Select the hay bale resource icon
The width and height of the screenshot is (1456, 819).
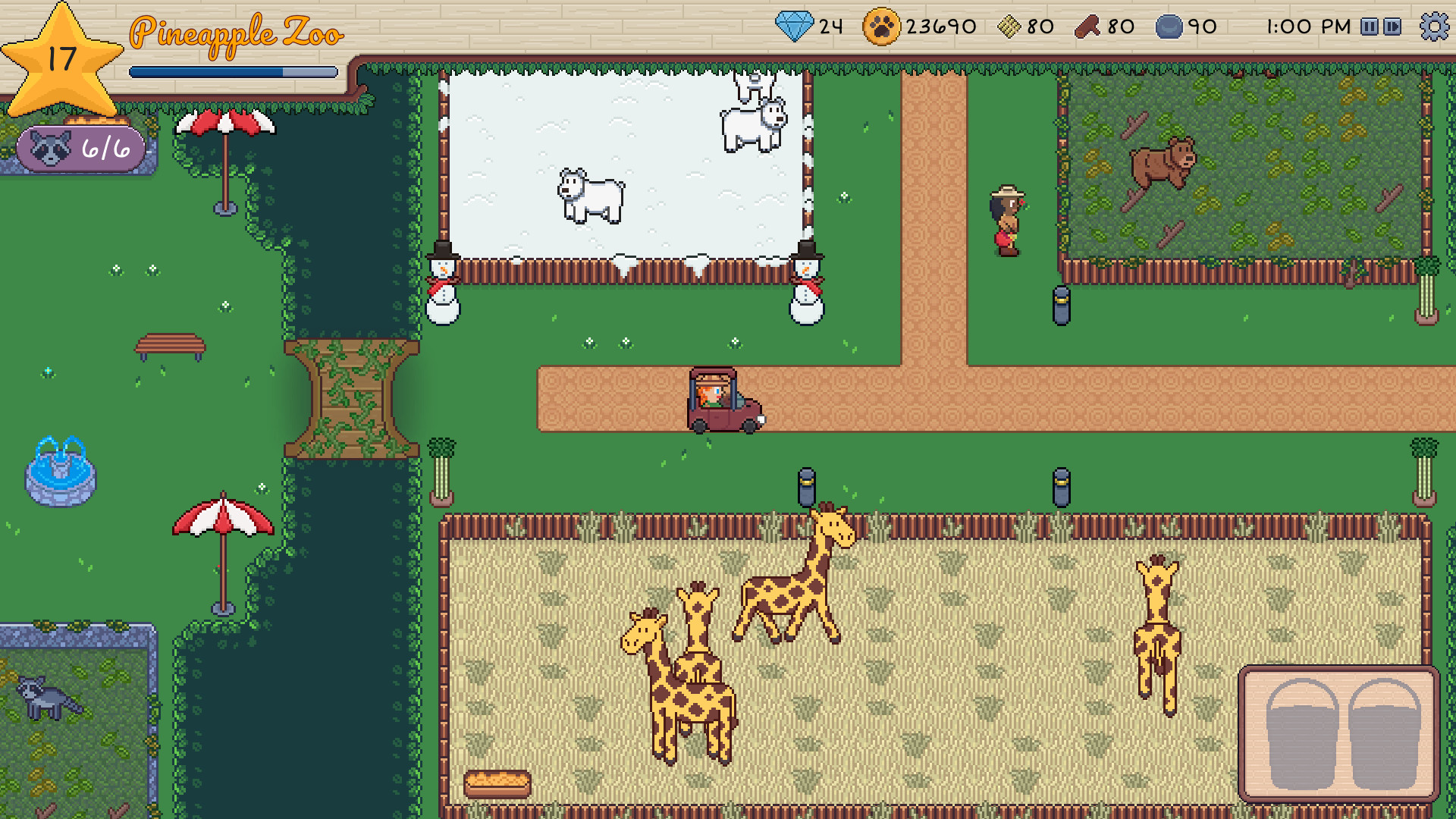coord(1009,25)
